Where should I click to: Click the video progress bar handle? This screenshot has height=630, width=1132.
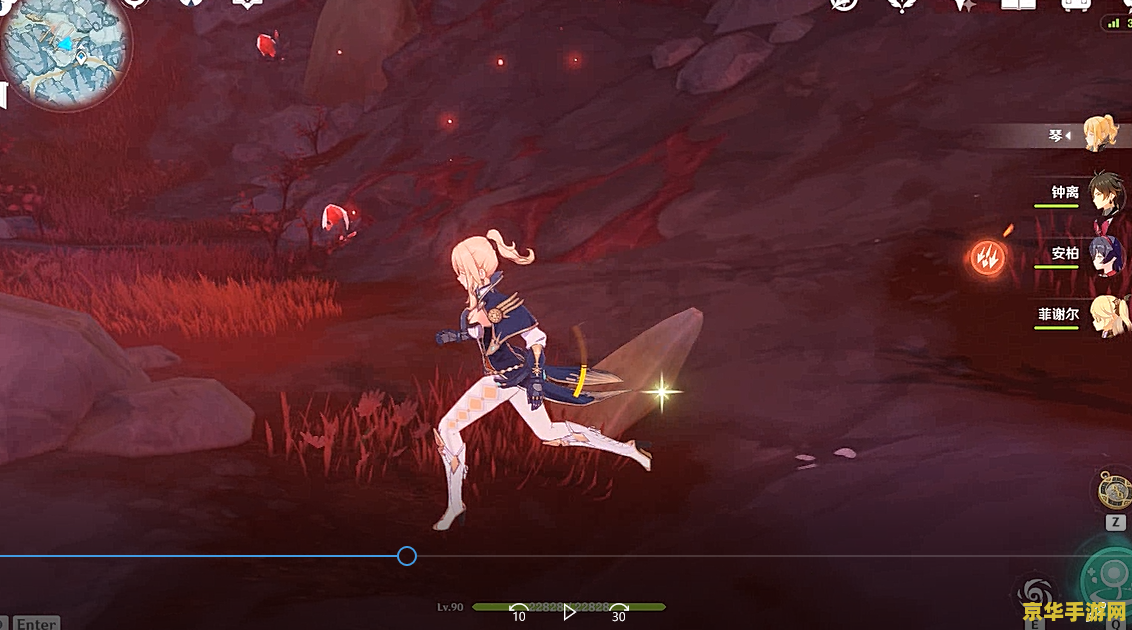(x=406, y=556)
